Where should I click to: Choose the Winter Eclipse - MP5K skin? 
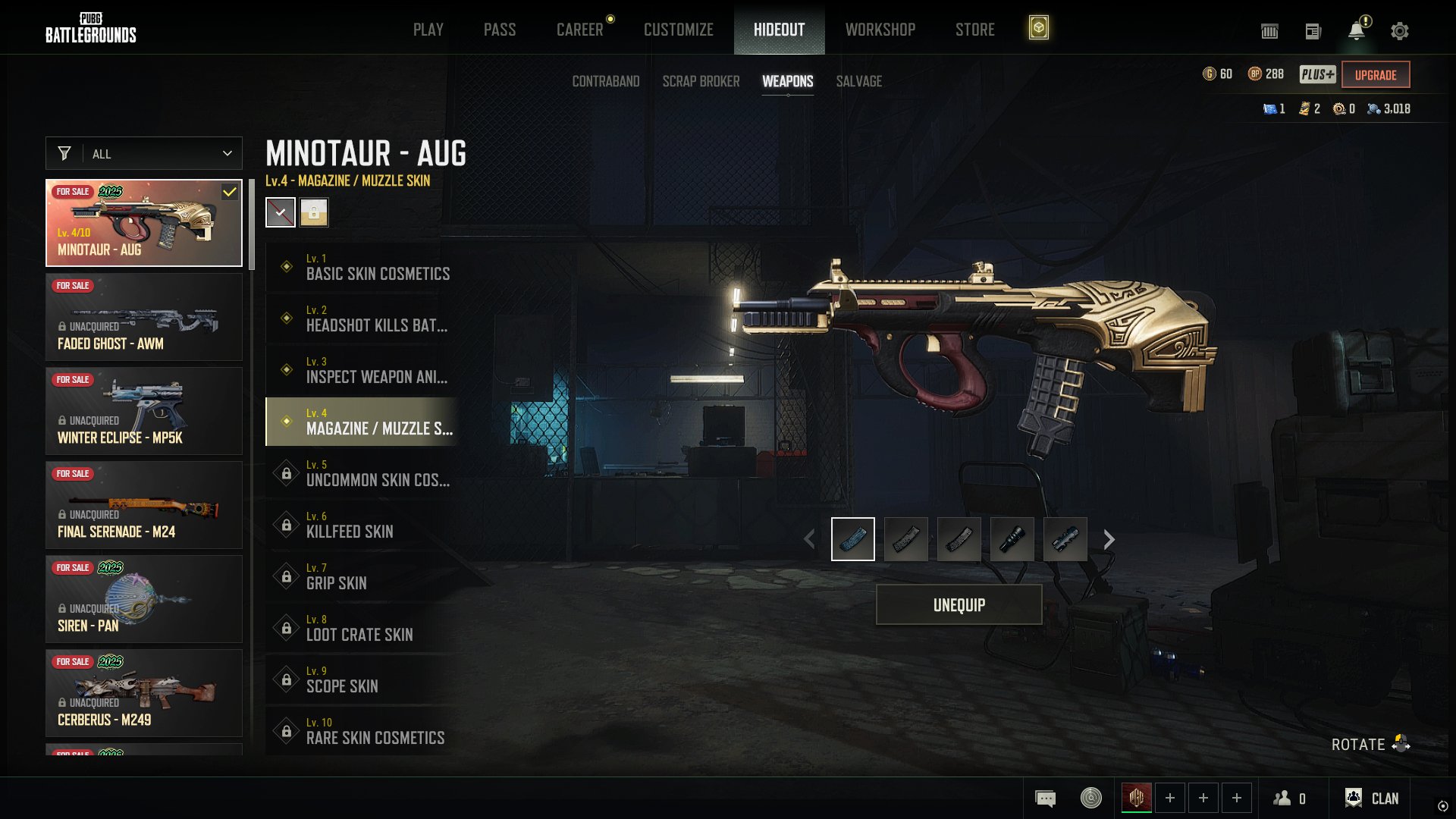point(144,411)
